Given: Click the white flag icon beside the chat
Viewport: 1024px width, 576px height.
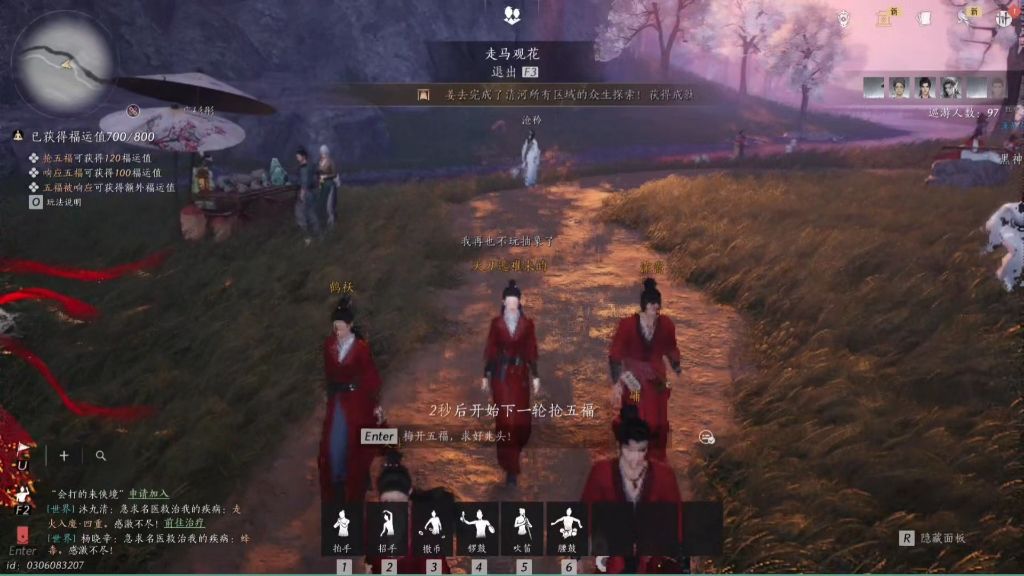Looking at the screenshot, I should [x=22, y=456].
